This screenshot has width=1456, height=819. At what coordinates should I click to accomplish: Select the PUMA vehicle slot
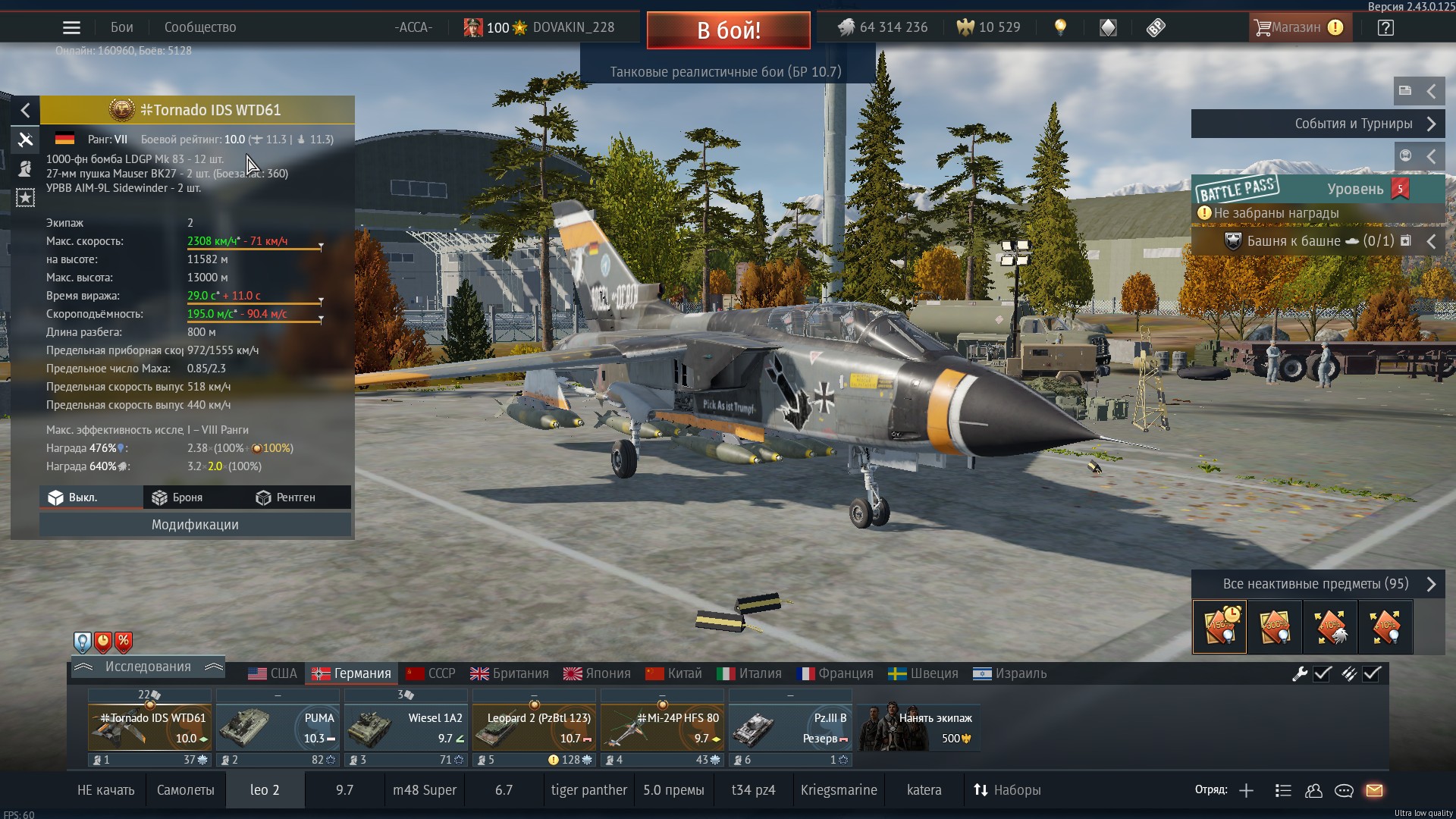tap(278, 727)
